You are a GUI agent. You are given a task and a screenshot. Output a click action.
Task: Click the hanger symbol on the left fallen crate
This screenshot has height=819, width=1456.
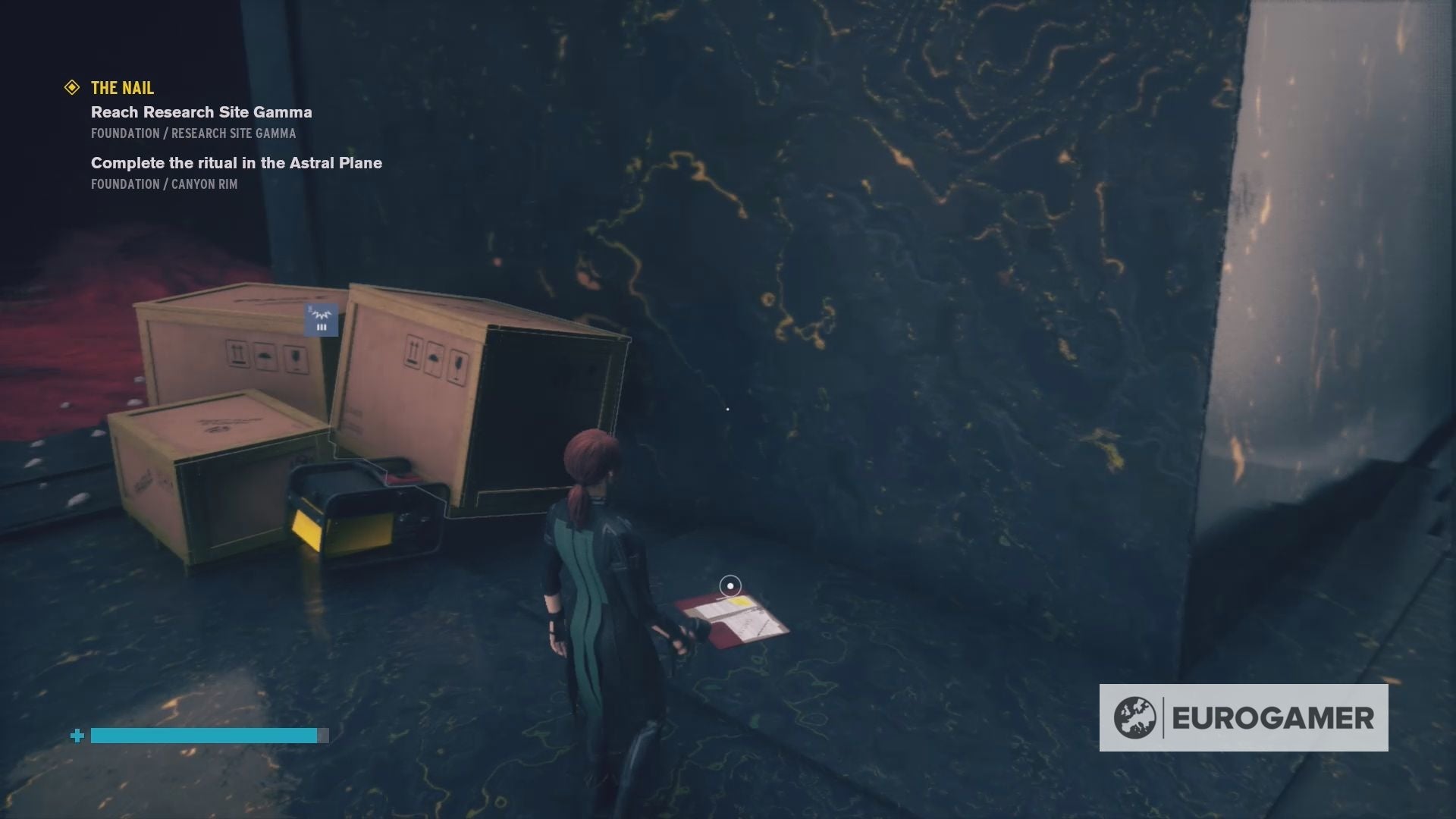265,355
